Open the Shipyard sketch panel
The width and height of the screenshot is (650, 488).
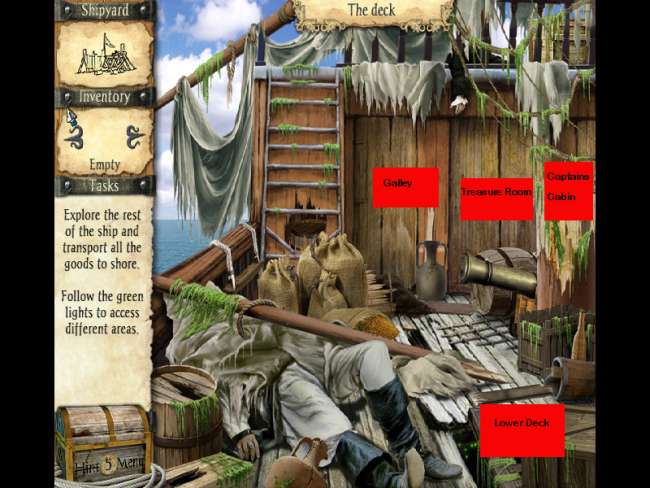(104, 53)
